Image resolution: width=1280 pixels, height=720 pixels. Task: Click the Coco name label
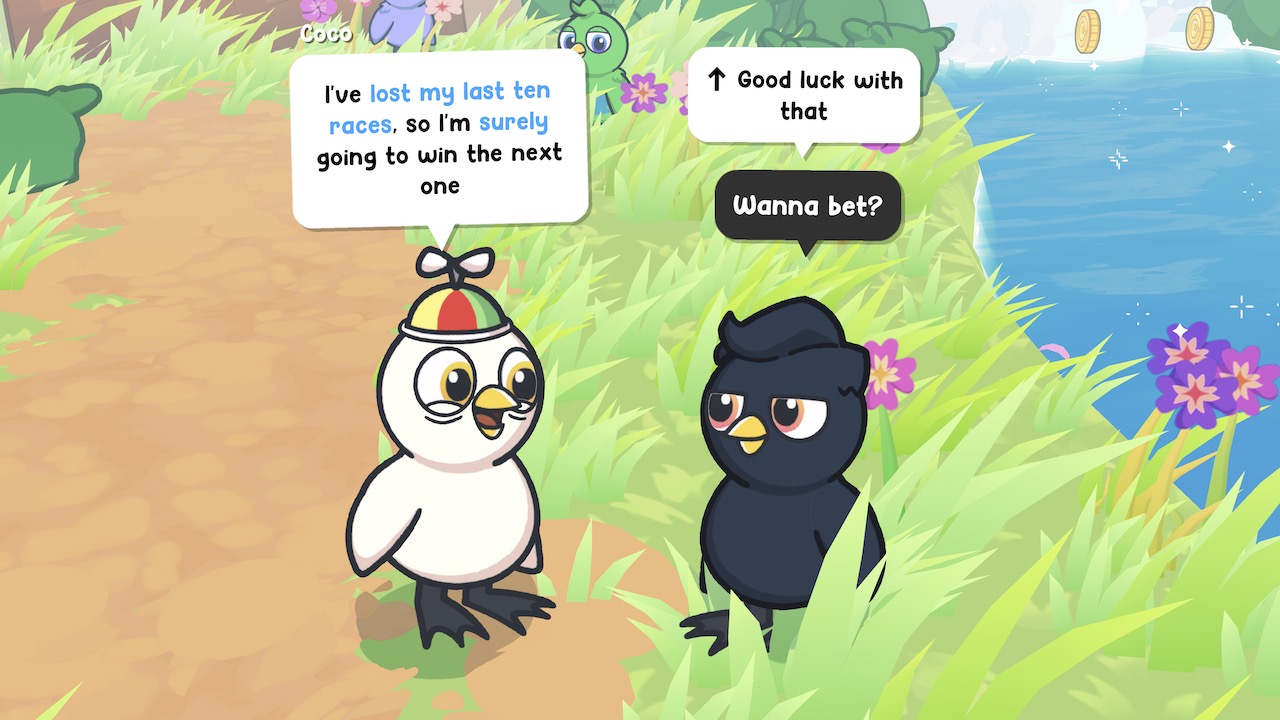click(325, 32)
